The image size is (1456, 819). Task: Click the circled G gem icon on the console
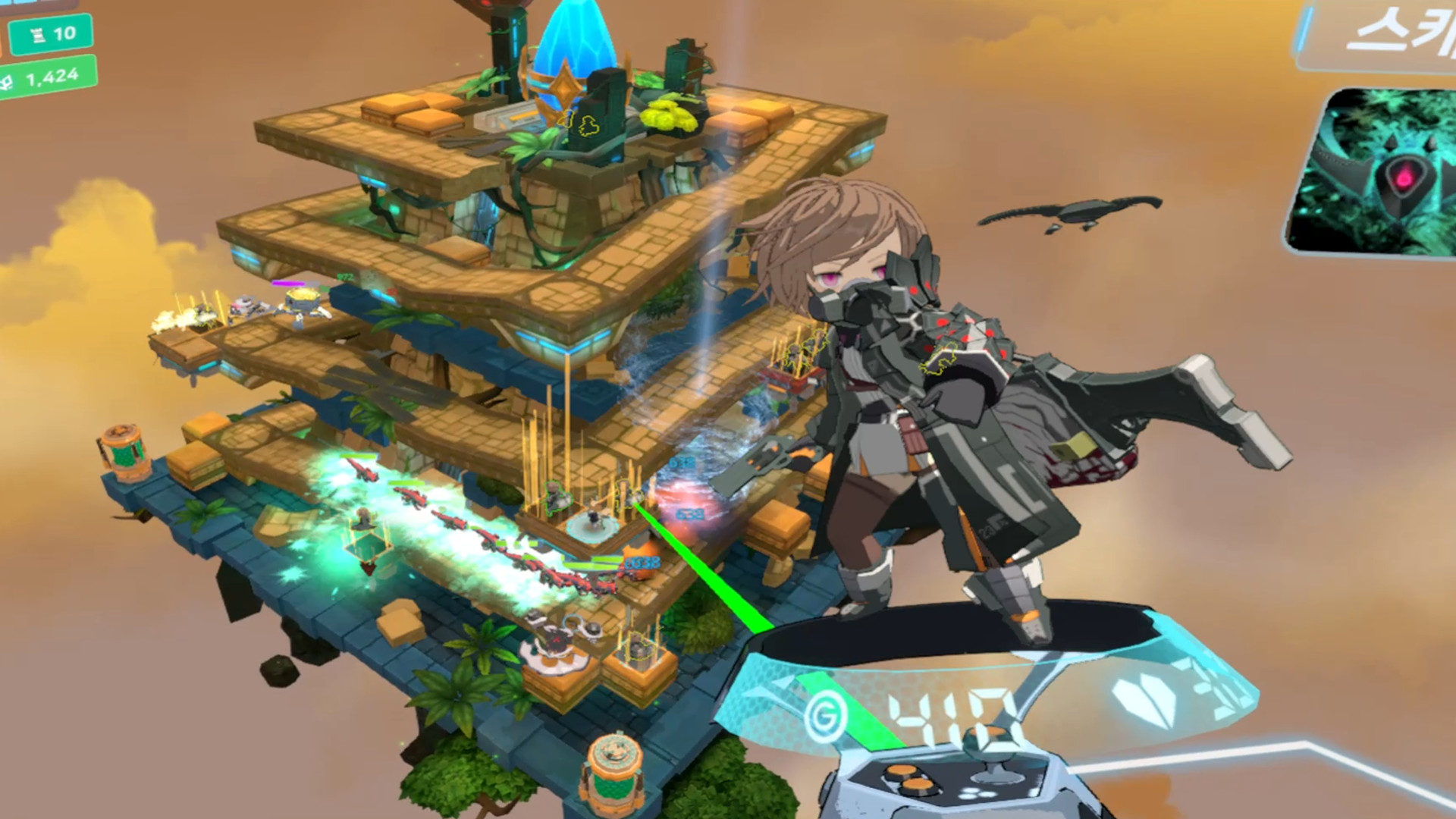(x=825, y=716)
